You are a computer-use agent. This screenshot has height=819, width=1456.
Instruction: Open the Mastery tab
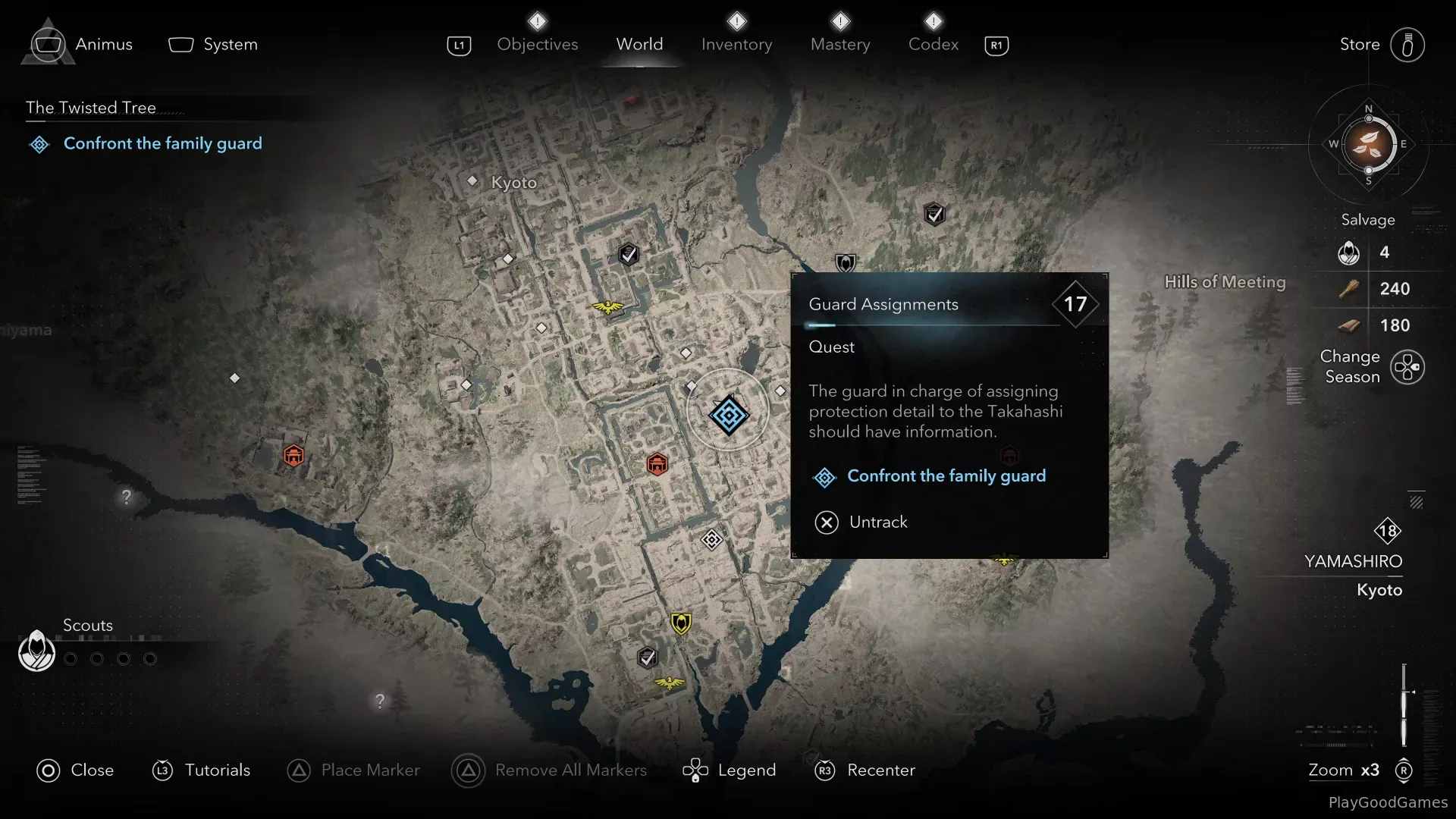tap(840, 45)
